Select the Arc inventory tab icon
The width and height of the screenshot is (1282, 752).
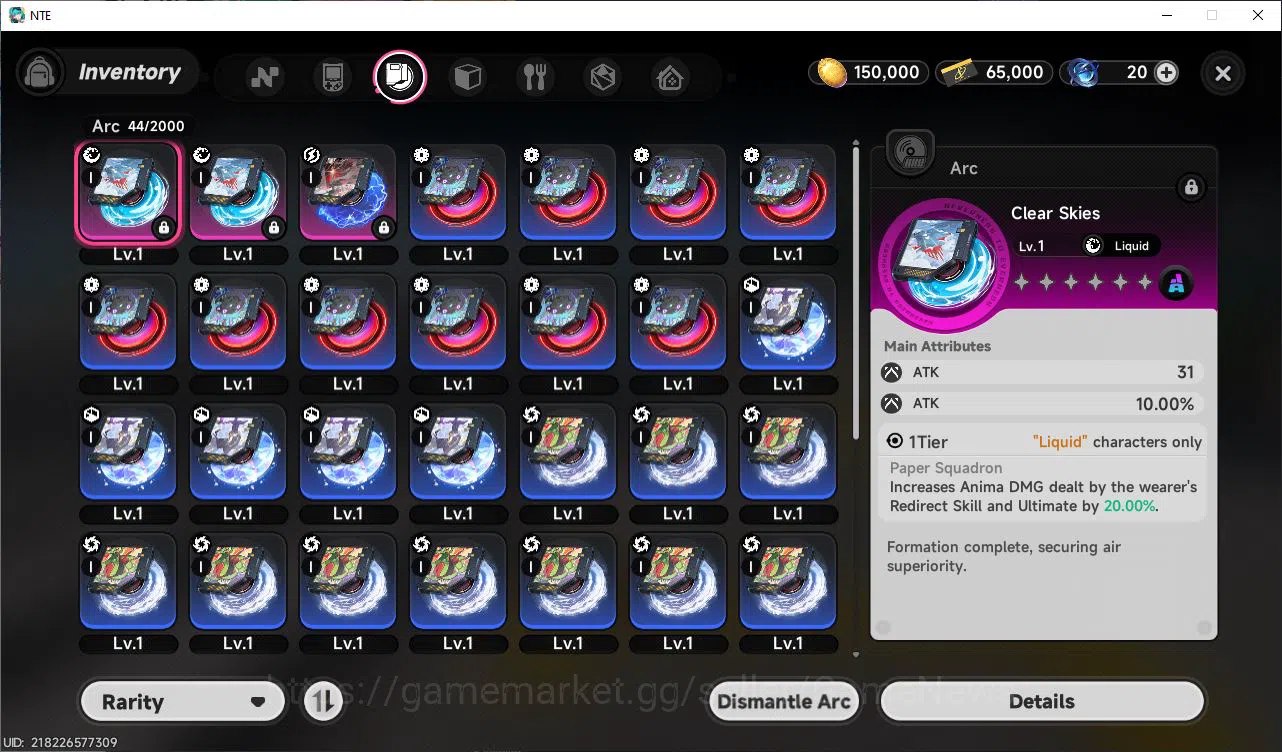tap(400, 76)
